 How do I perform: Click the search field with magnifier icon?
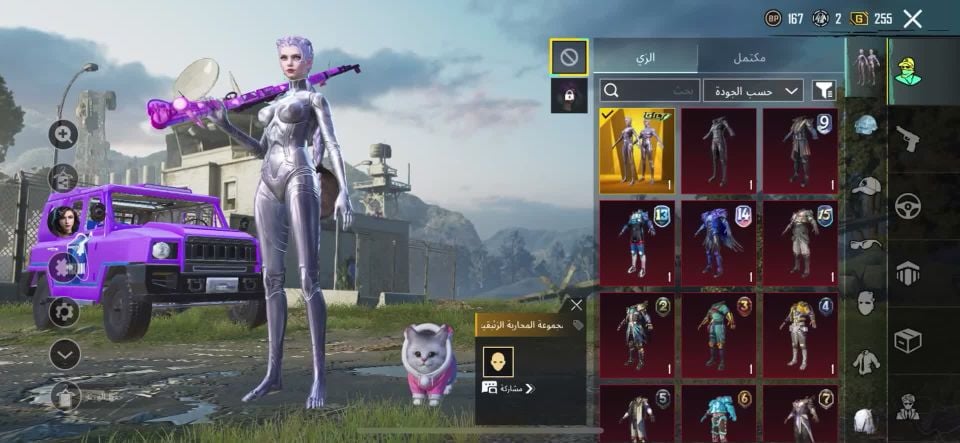(x=648, y=90)
